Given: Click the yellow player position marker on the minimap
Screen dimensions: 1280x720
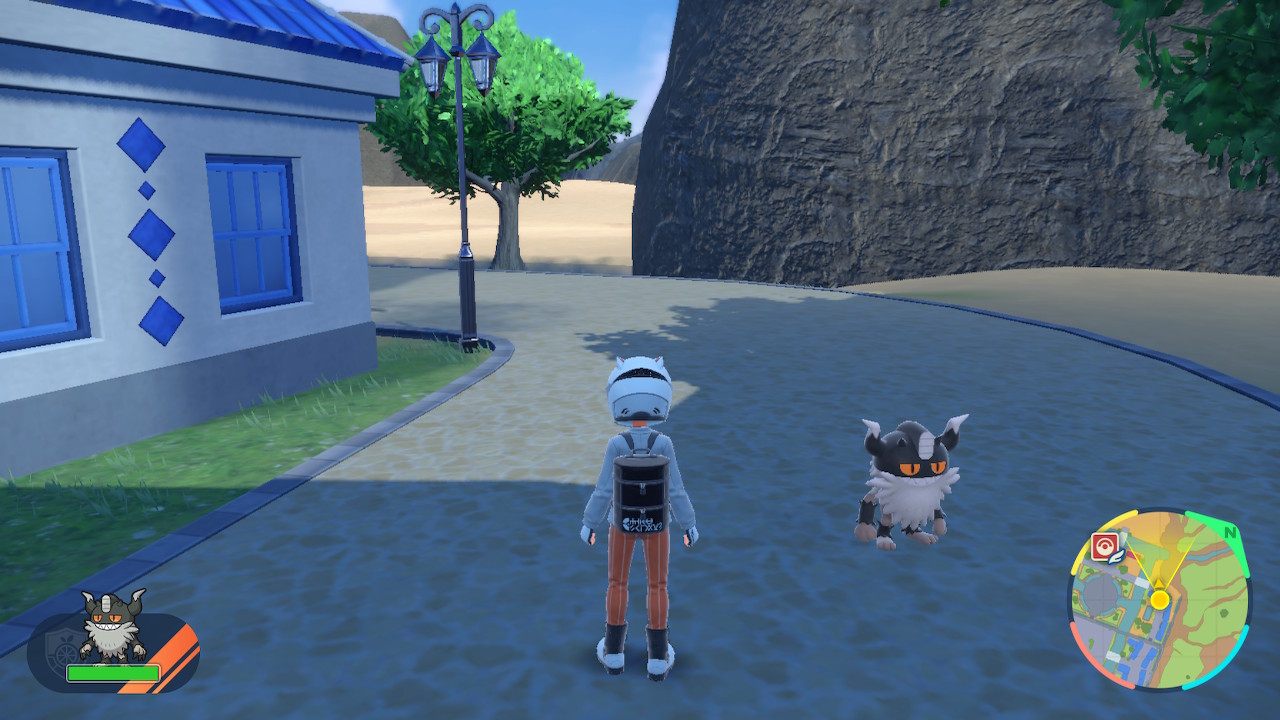Looking at the screenshot, I should pos(1160,599).
